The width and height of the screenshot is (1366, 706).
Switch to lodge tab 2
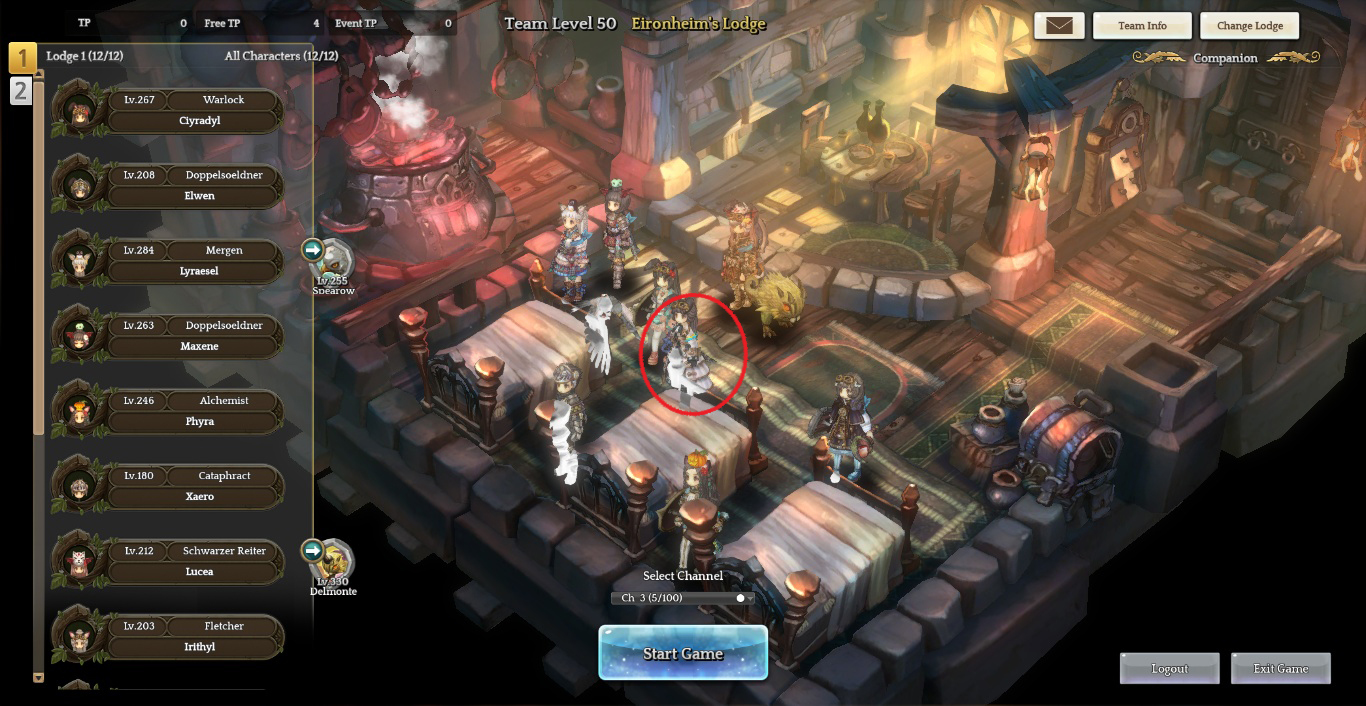click(21, 91)
